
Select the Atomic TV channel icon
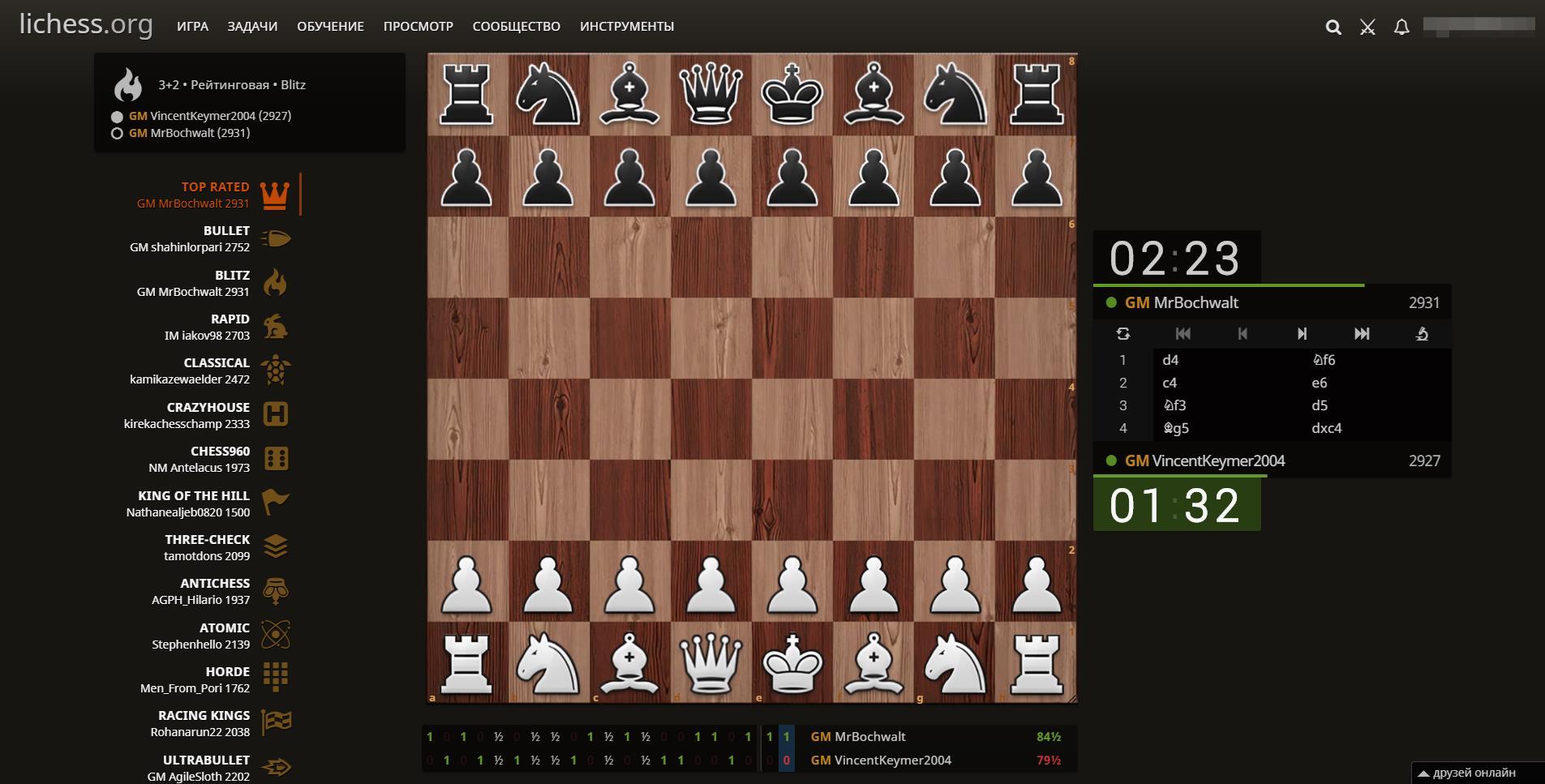click(x=277, y=635)
